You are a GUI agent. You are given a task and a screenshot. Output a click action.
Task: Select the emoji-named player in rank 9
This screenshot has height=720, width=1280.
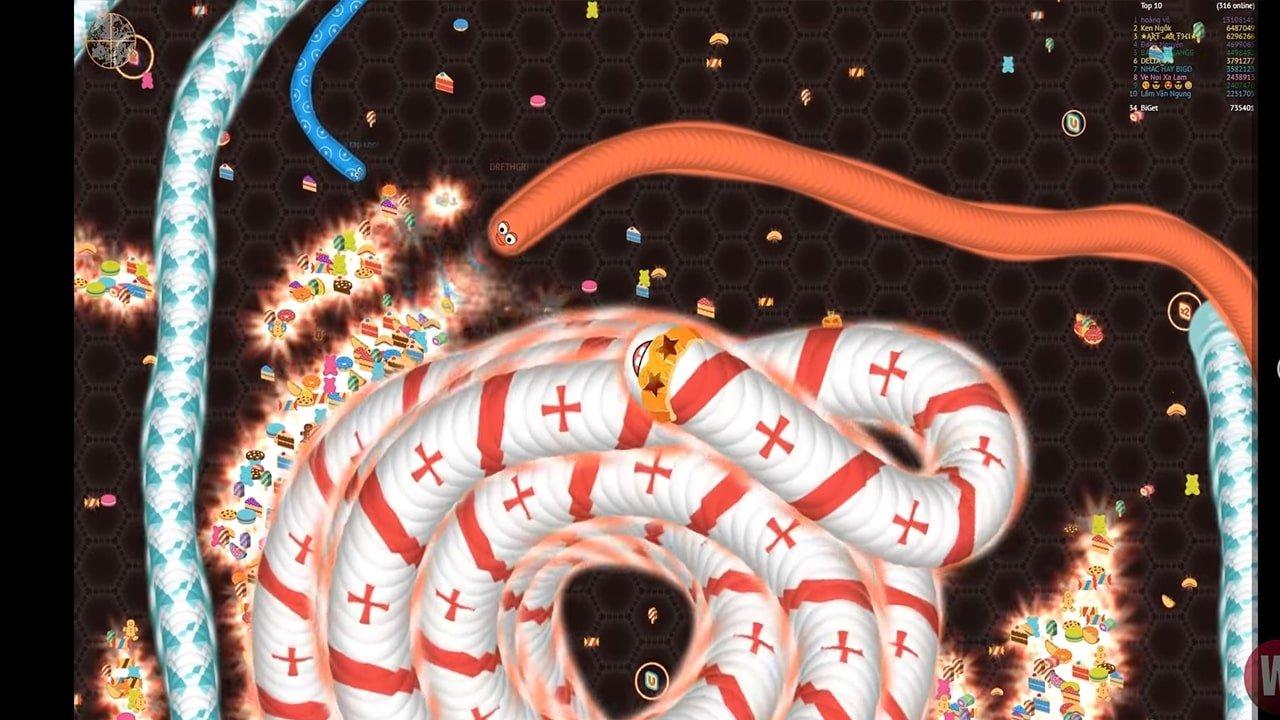[x=1167, y=85]
